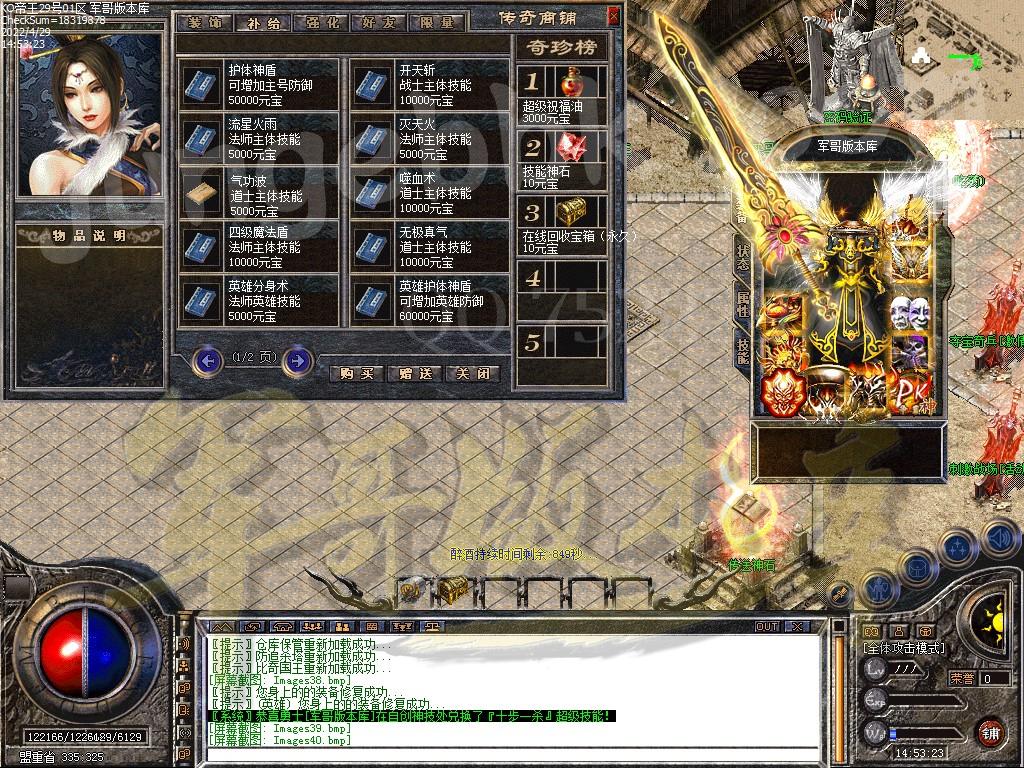Click the 购买 buy button
The image size is (1024, 768).
(356, 373)
